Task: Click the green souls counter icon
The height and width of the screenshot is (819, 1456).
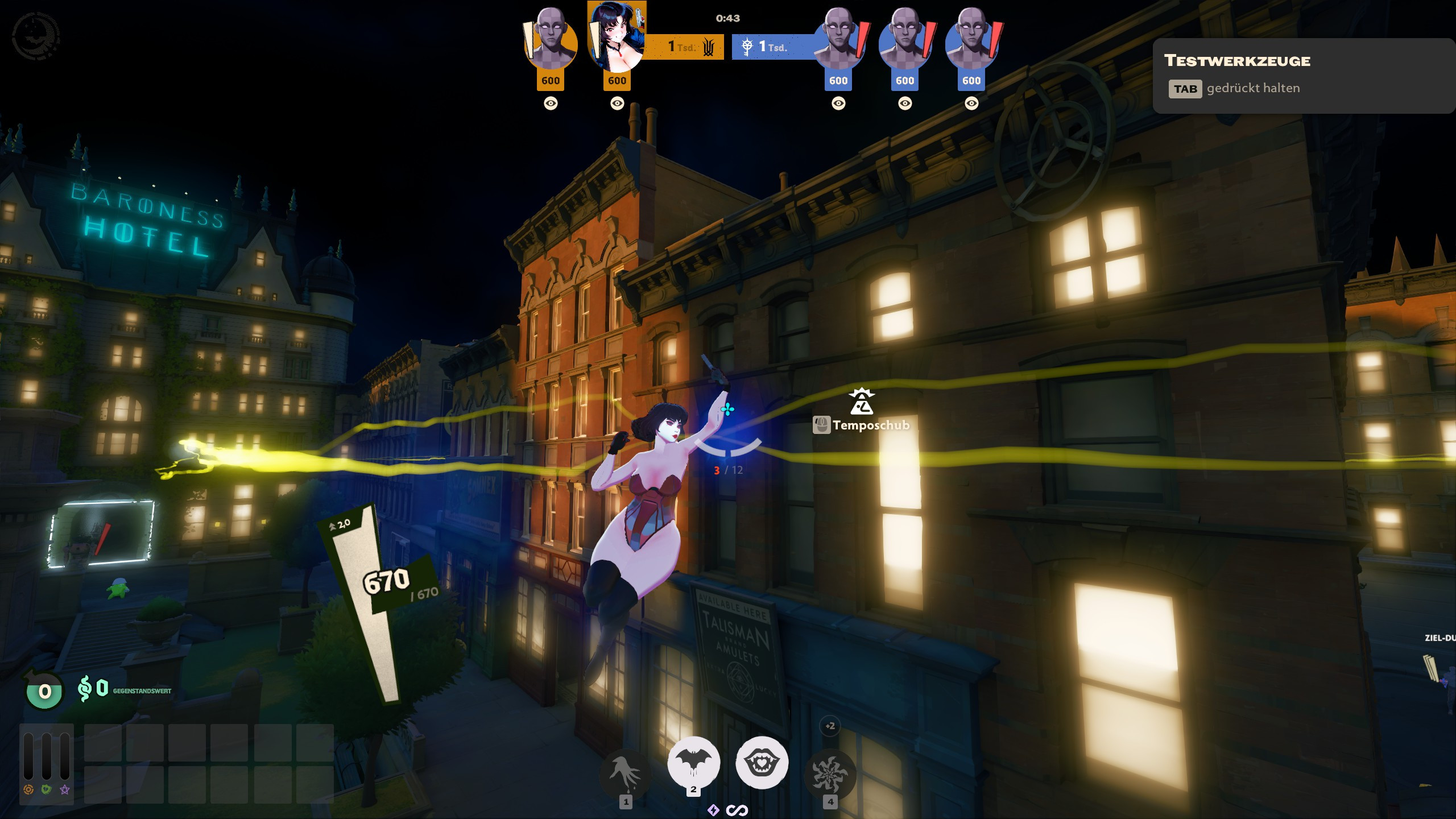Action: point(44,691)
